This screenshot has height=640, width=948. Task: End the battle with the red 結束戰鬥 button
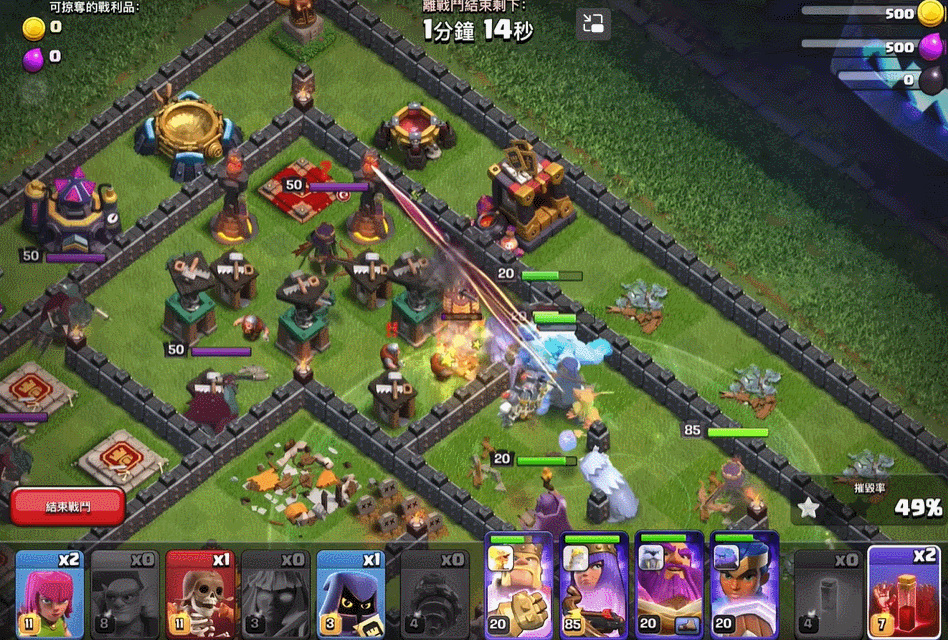tap(67, 507)
